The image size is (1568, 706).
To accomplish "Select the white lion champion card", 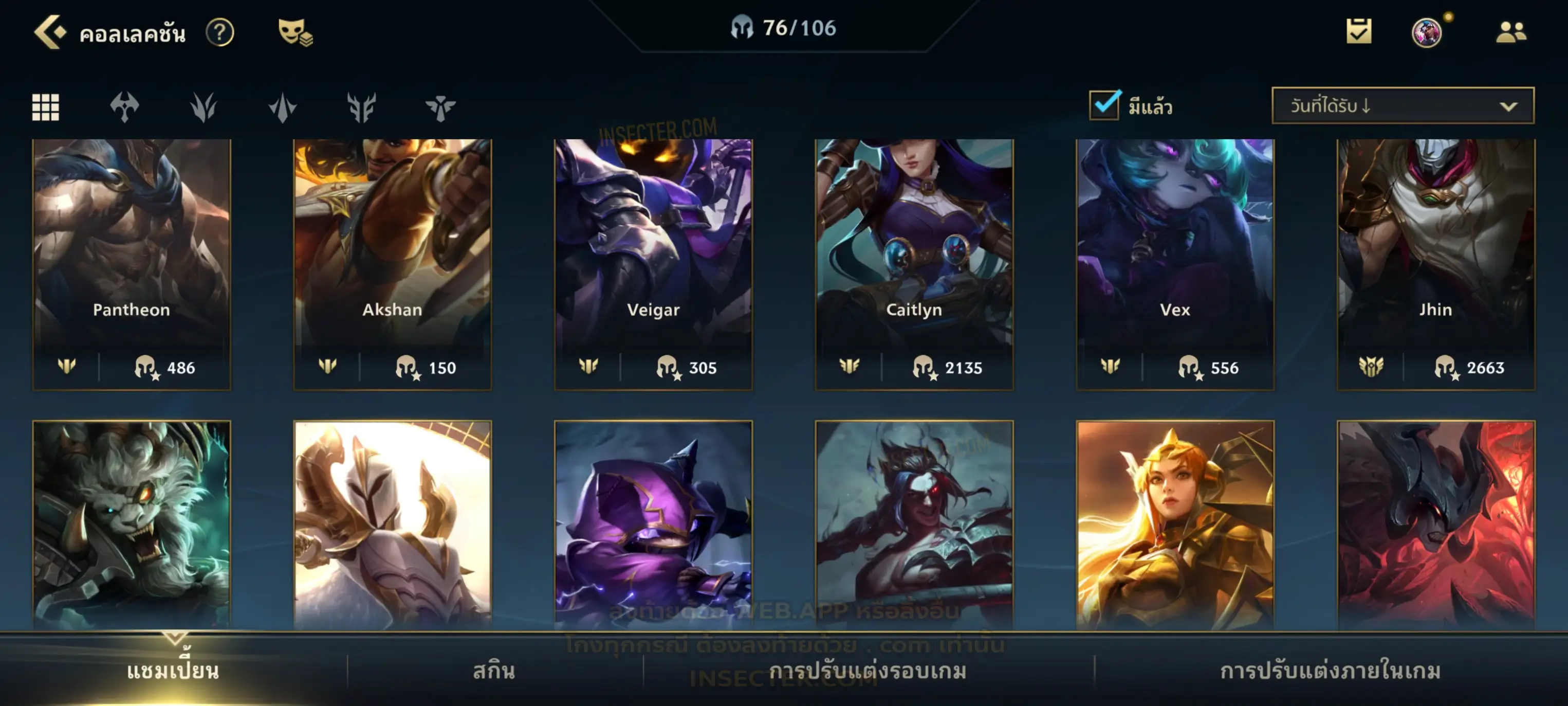I will pos(132,524).
